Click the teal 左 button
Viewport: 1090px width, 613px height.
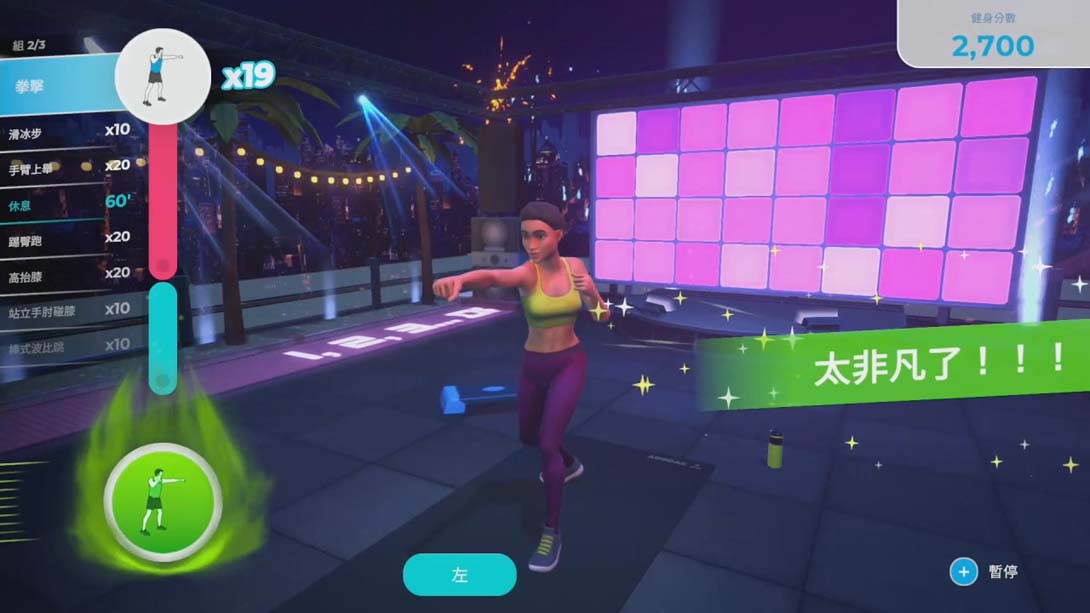pyautogui.click(x=459, y=575)
